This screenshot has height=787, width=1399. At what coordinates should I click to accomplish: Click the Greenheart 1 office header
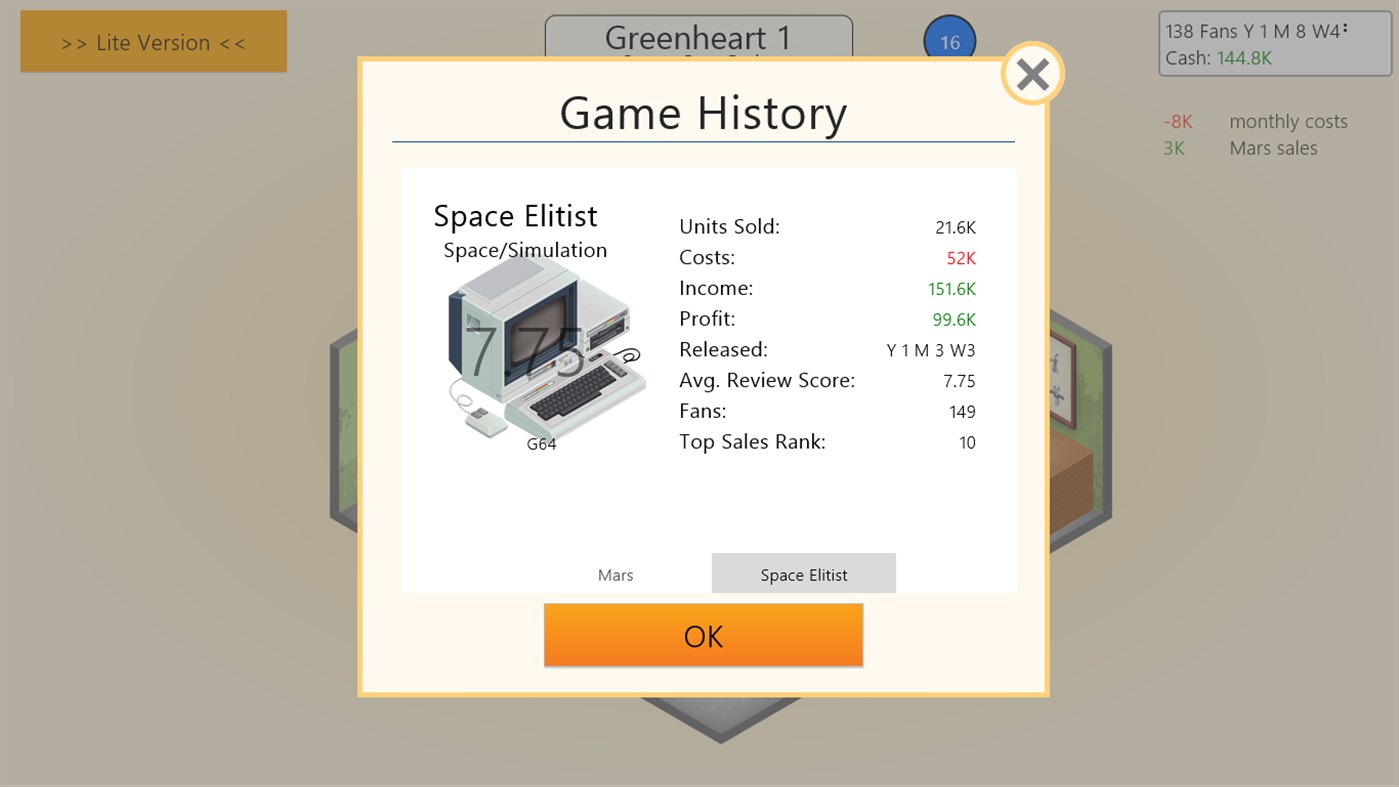[x=697, y=38]
